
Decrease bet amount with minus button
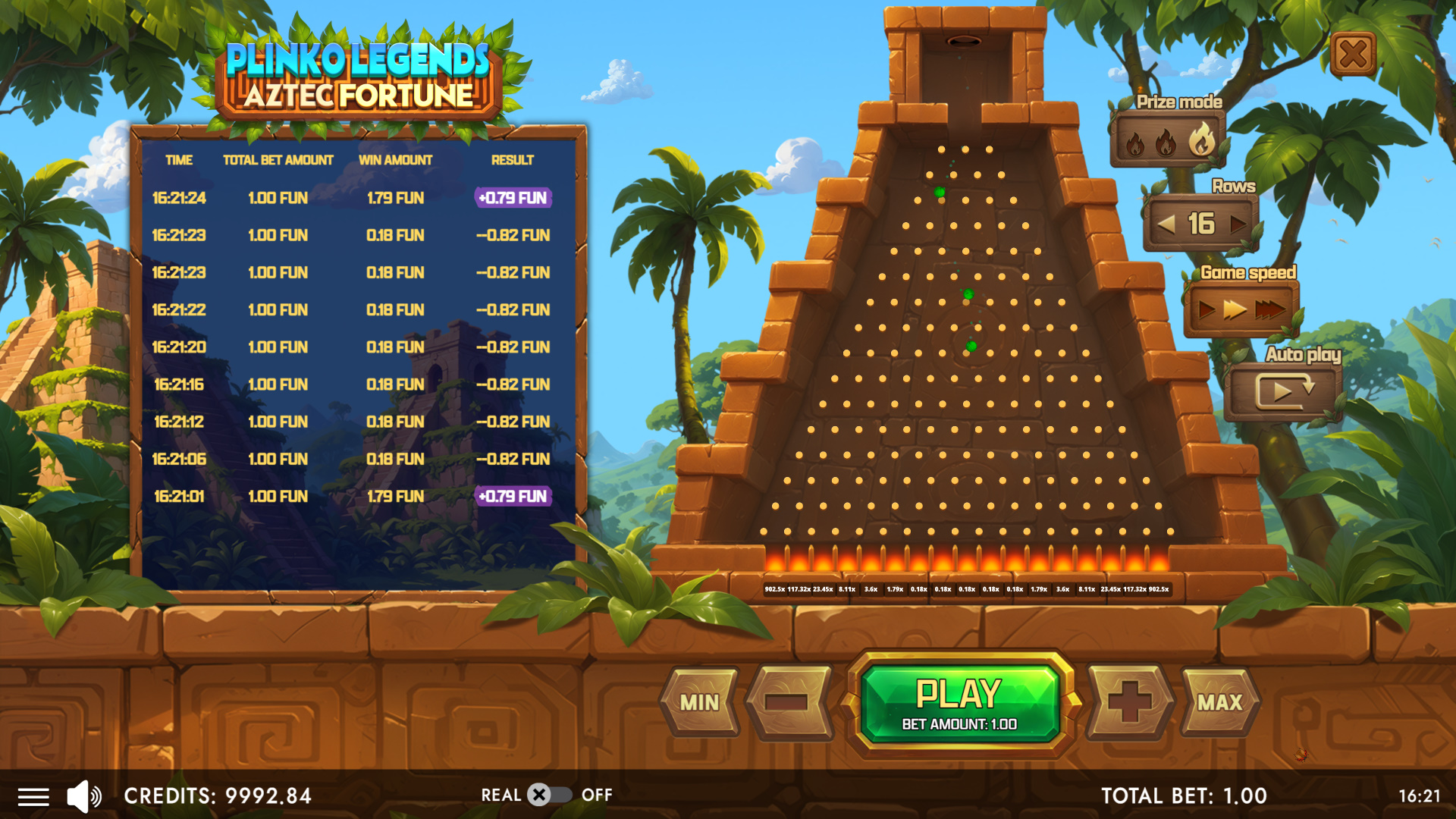(x=787, y=703)
